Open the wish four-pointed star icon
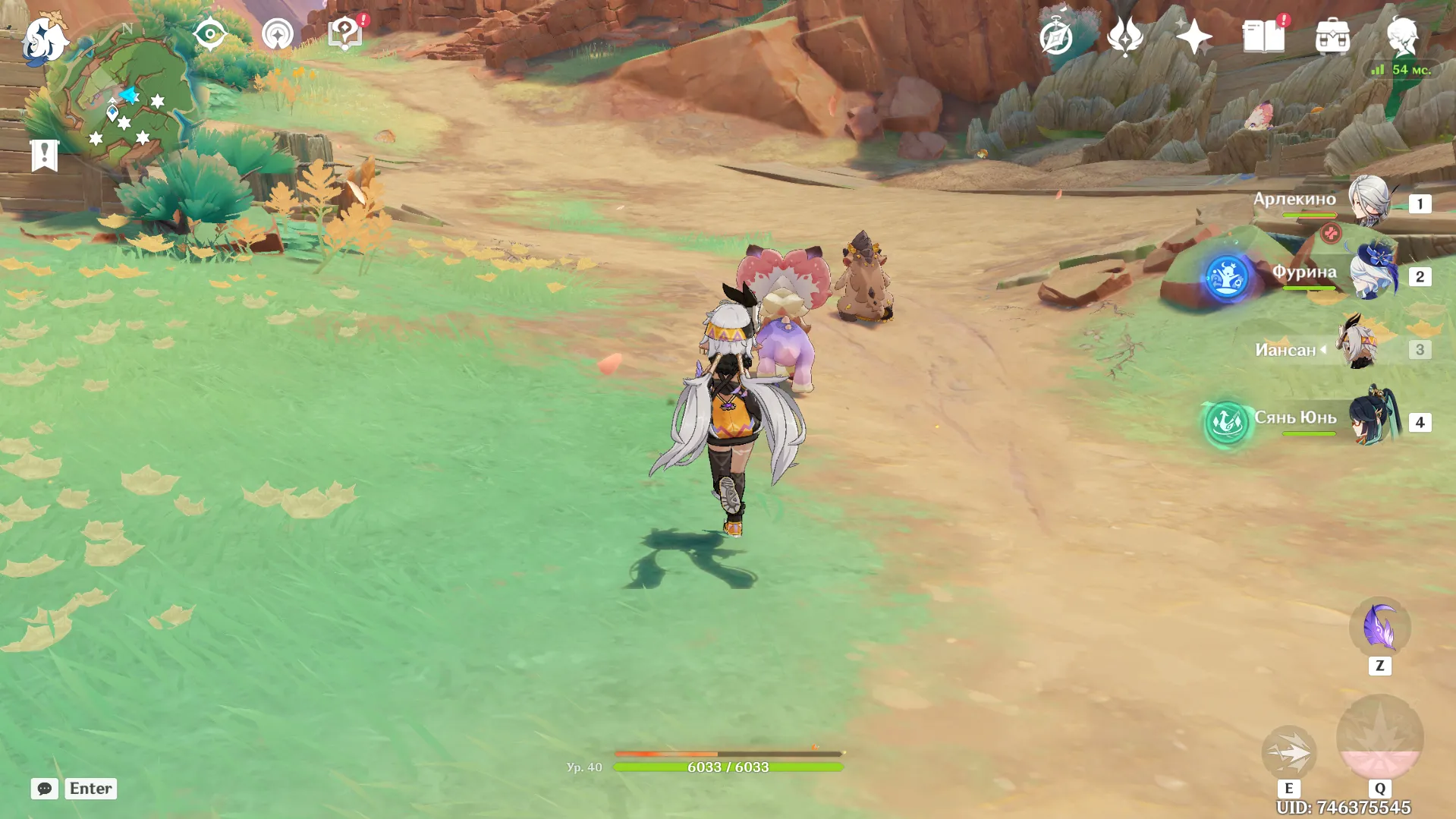Viewport: 1456px width, 819px height. click(x=1193, y=36)
